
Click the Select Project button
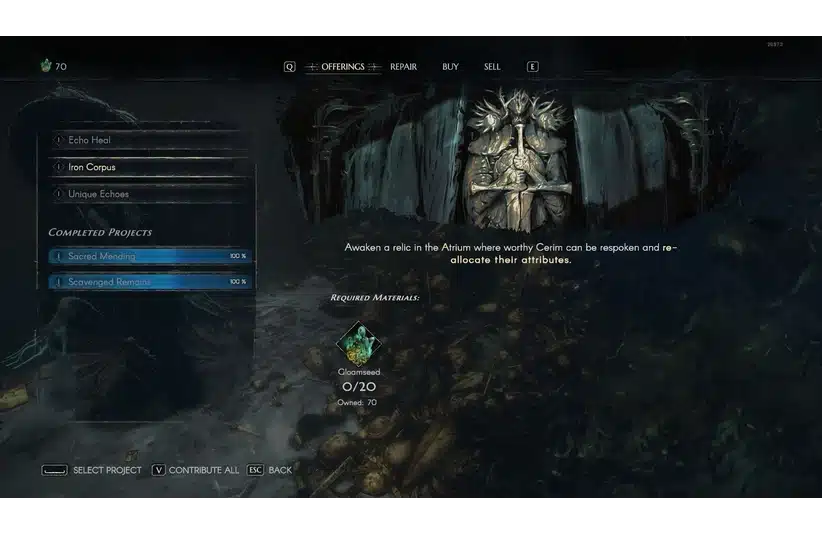click(92, 470)
